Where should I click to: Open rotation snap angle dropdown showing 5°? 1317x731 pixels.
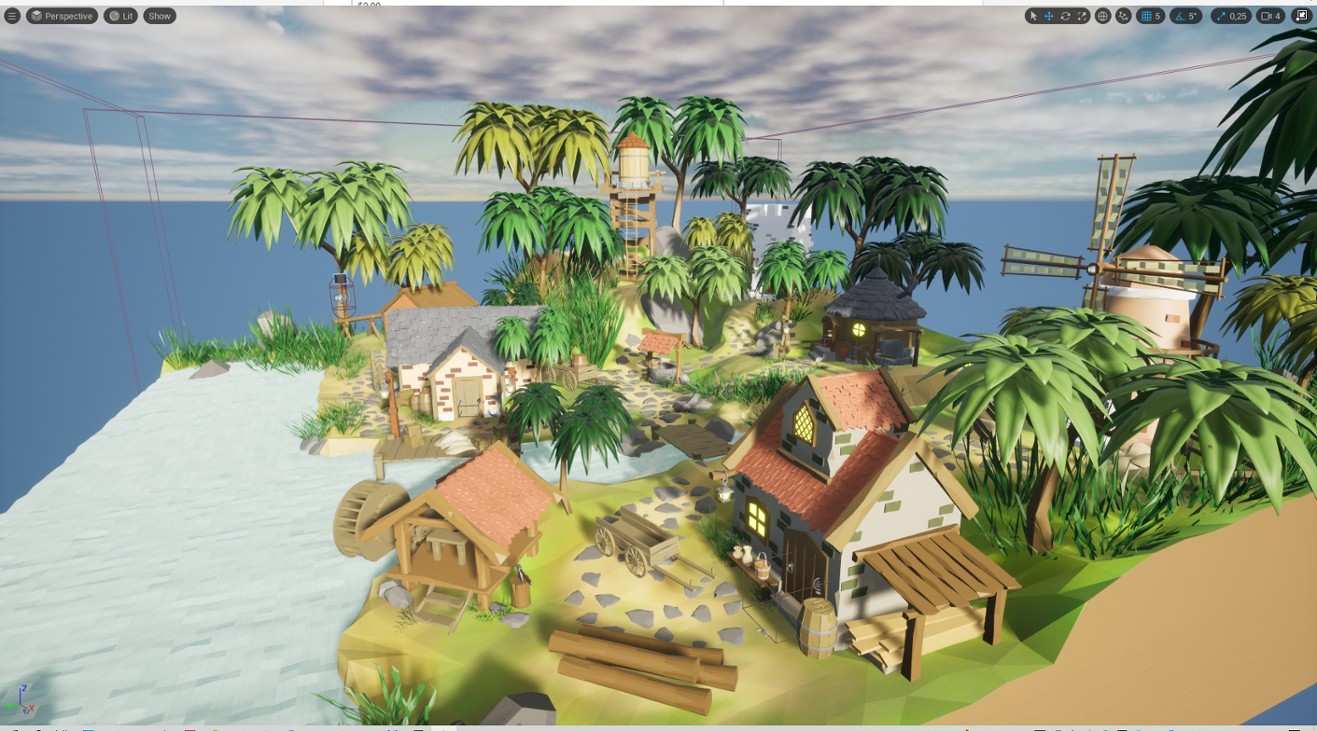(x=1193, y=15)
